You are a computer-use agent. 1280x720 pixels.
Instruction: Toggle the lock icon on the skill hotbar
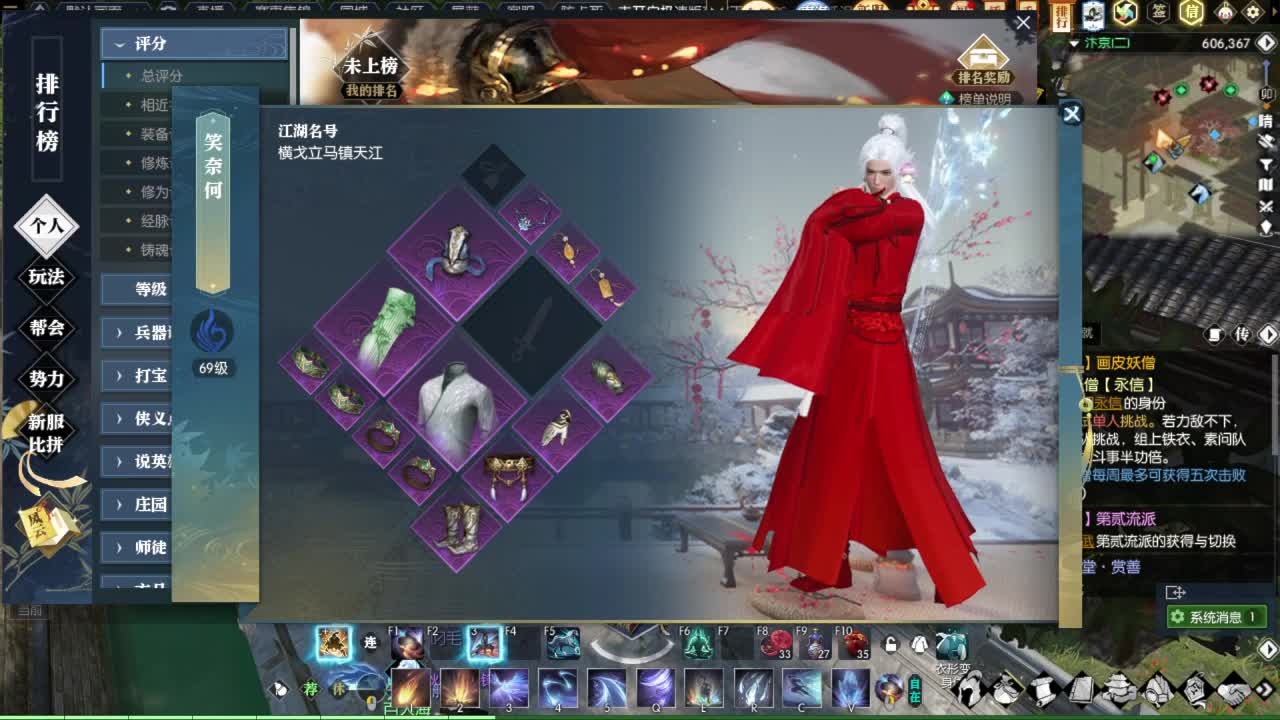tap(890, 643)
